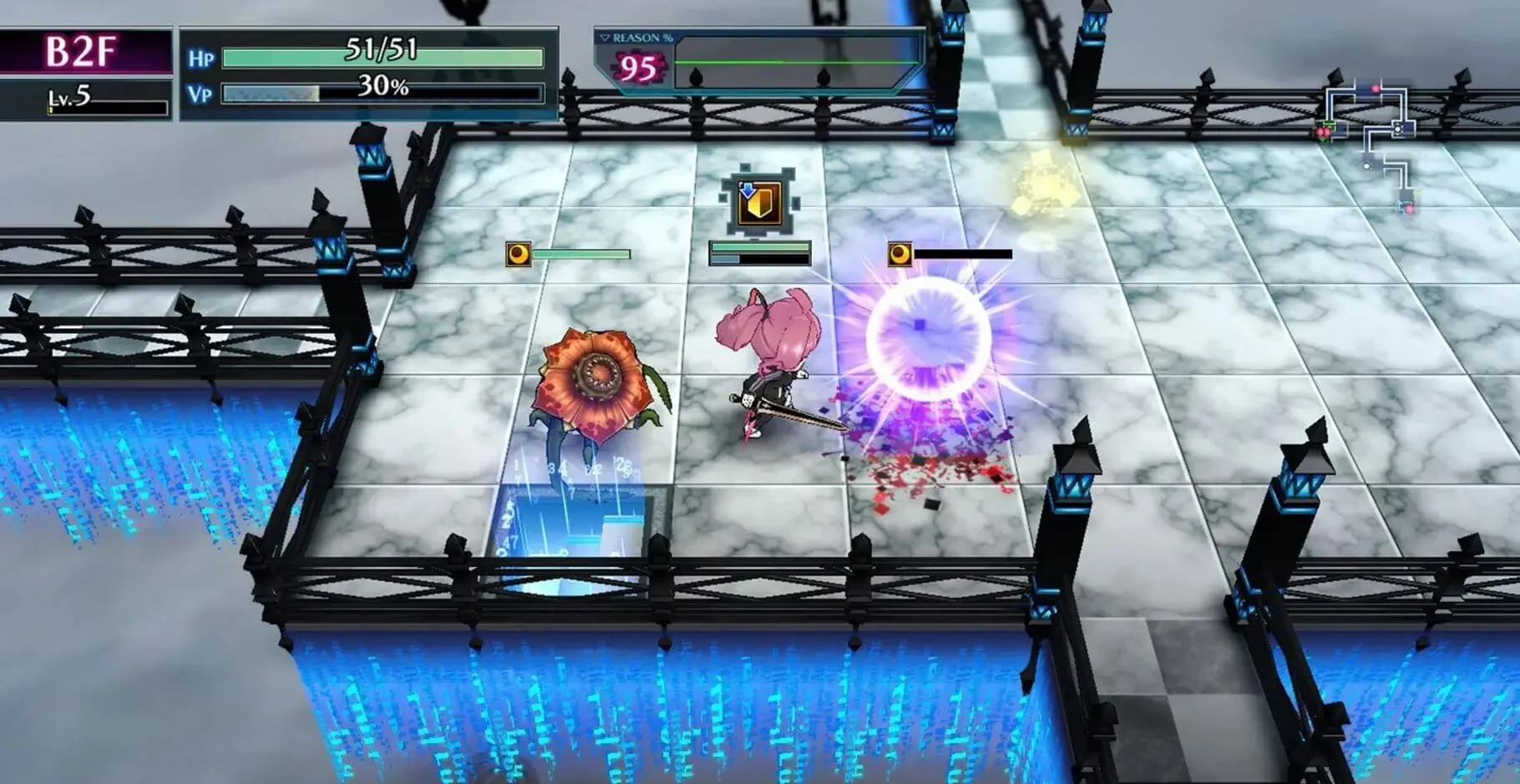Click the B2F floor indicator
Image resolution: width=1520 pixels, height=784 pixels.
82,52
